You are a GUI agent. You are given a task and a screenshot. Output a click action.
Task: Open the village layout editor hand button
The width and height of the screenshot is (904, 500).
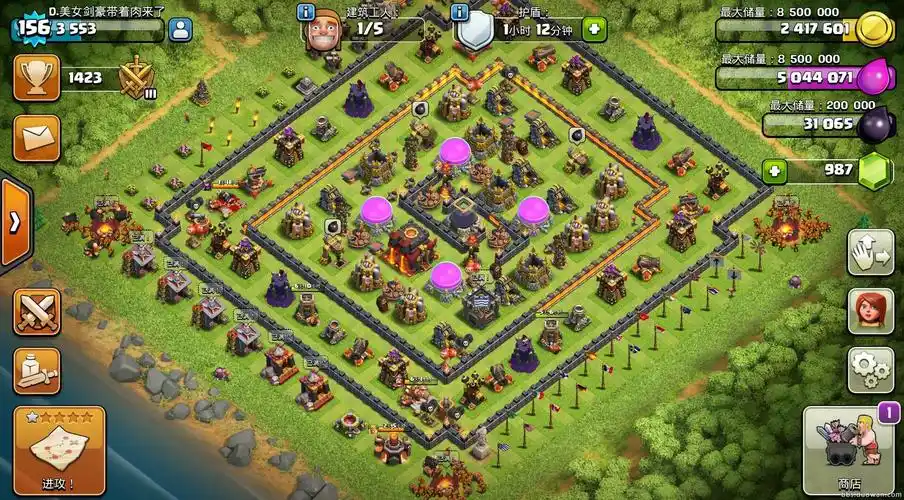pos(870,252)
